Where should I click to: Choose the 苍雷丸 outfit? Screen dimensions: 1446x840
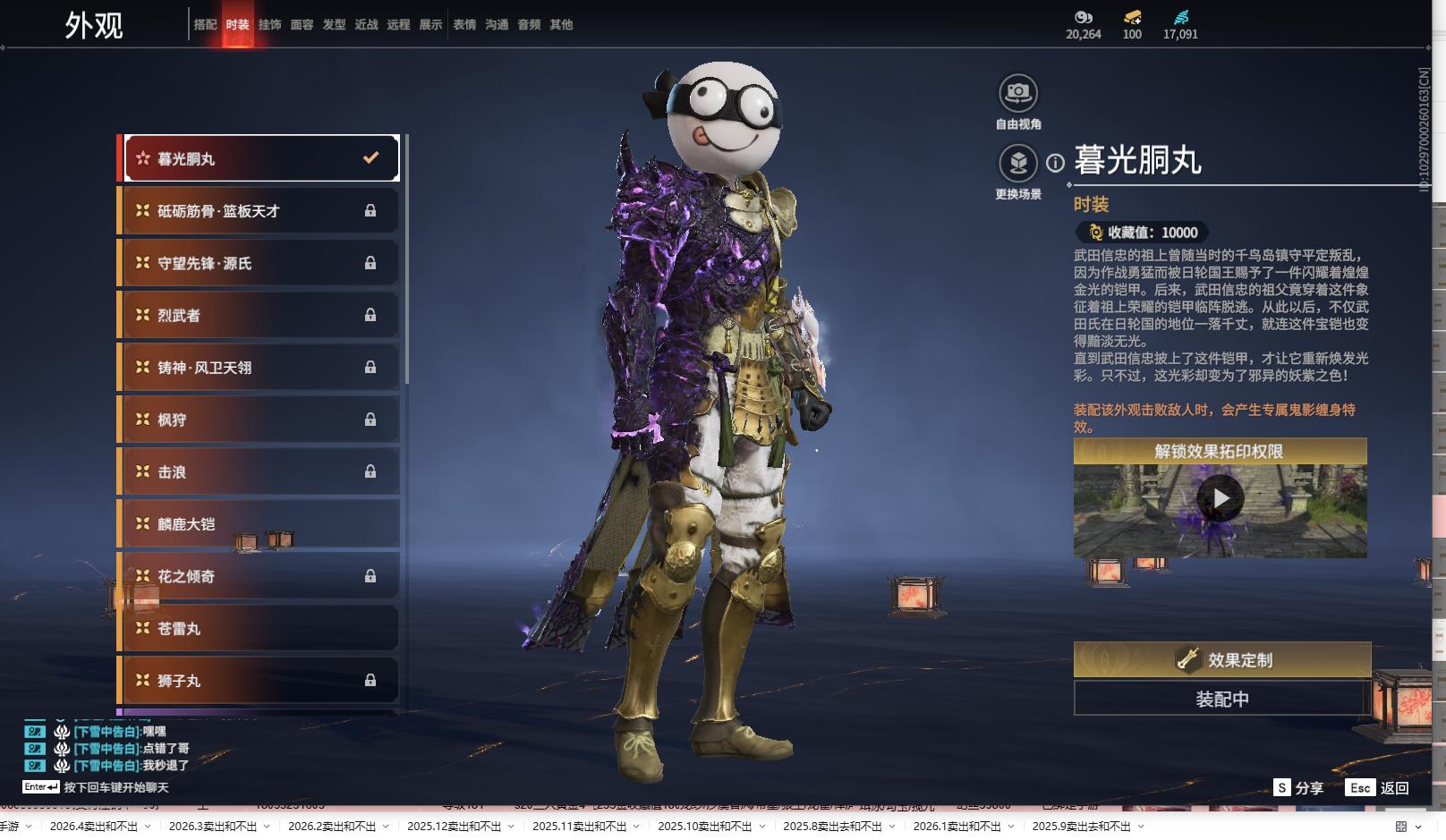coord(259,629)
